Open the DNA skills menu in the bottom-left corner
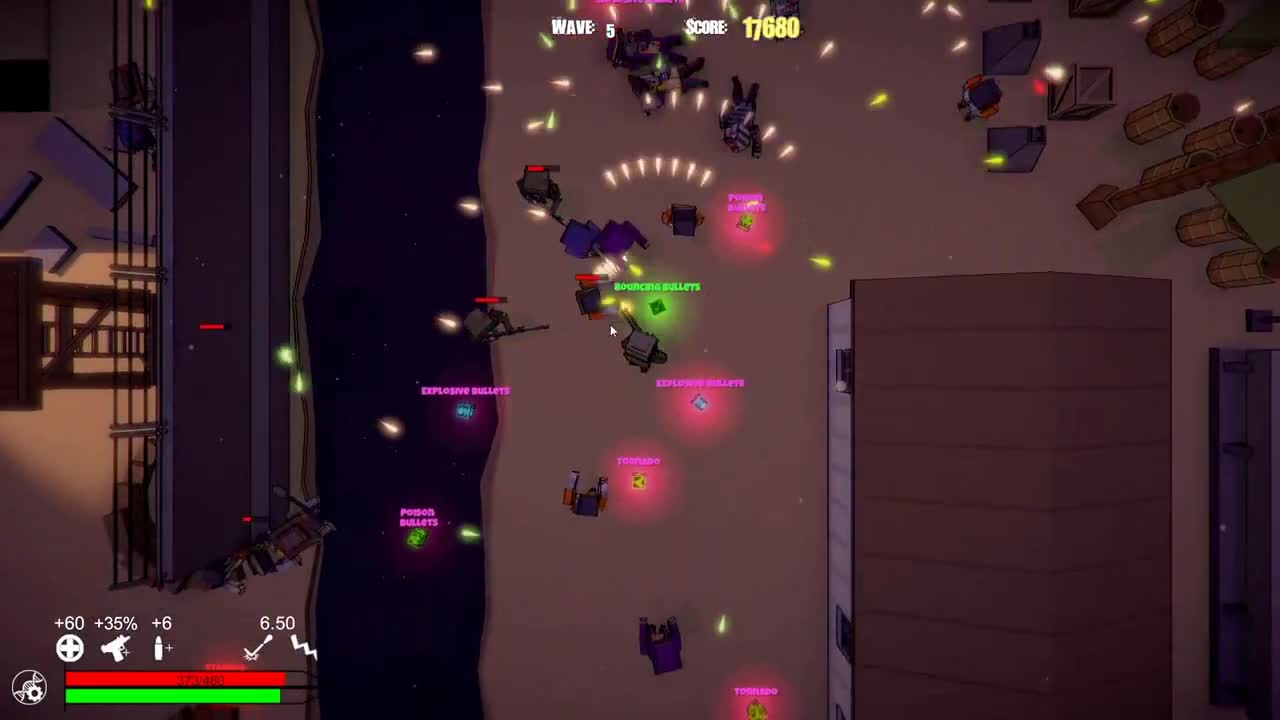 click(29, 688)
